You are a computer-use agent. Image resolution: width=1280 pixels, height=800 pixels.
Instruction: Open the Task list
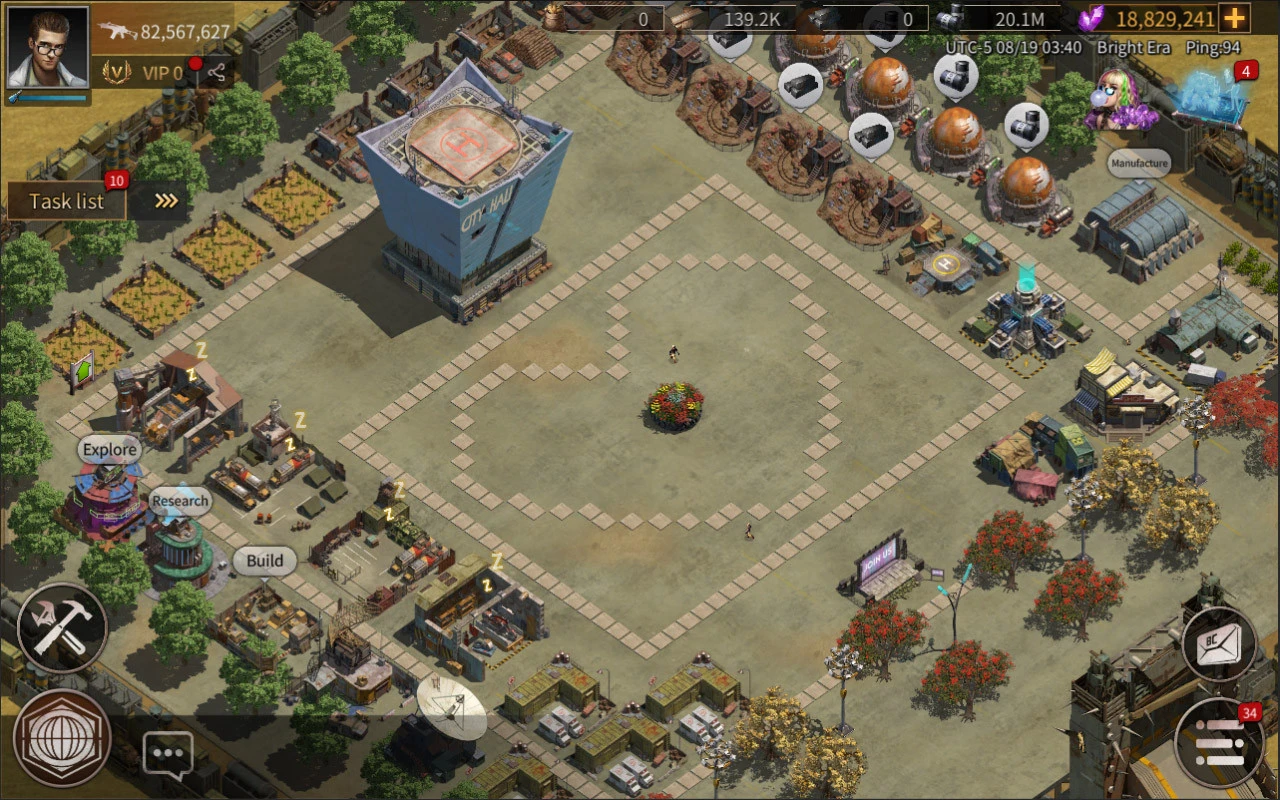(x=67, y=201)
